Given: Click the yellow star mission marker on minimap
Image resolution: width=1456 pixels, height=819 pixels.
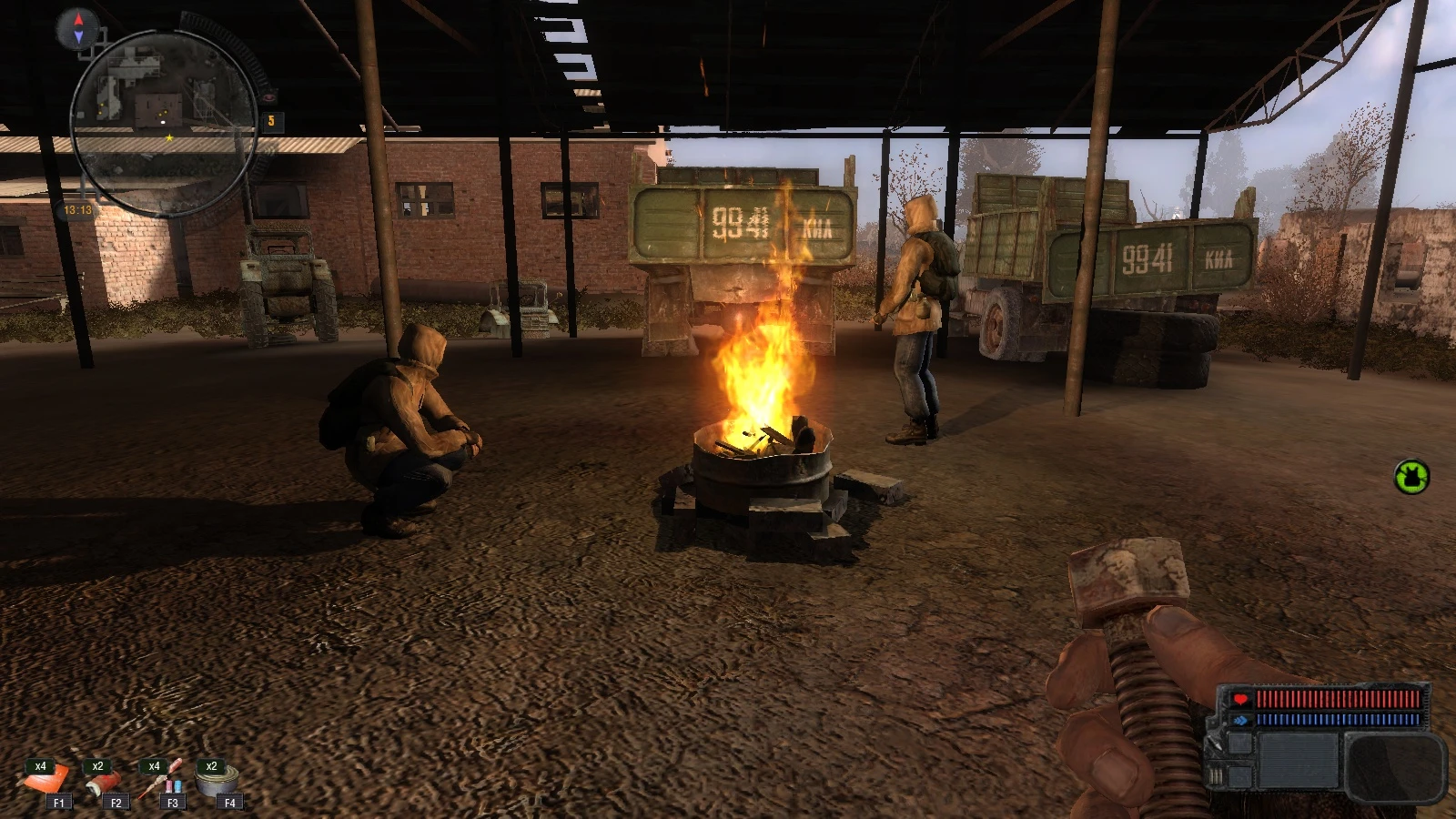Looking at the screenshot, I should (x=169, y=137).
